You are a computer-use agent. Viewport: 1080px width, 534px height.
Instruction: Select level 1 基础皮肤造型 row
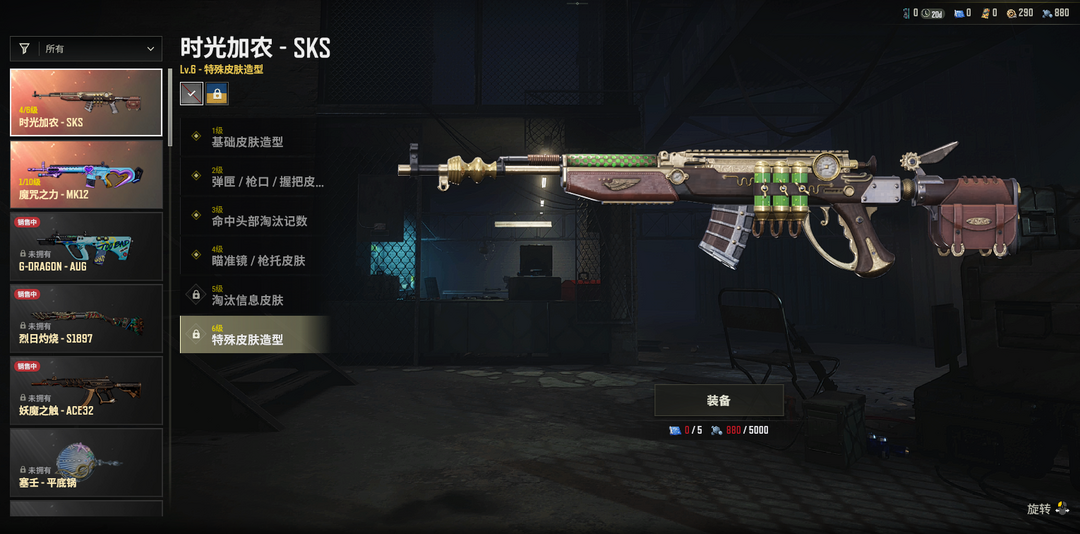pos(254,137)
